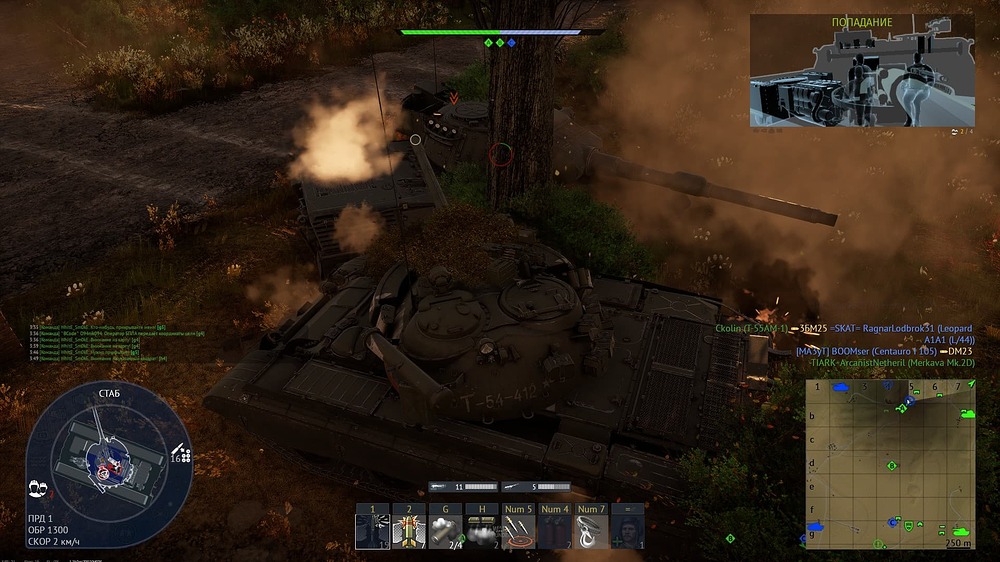Click the tank damage status indicator
1000x562 pixels.
pyautogui.click(x=108, y=458)
